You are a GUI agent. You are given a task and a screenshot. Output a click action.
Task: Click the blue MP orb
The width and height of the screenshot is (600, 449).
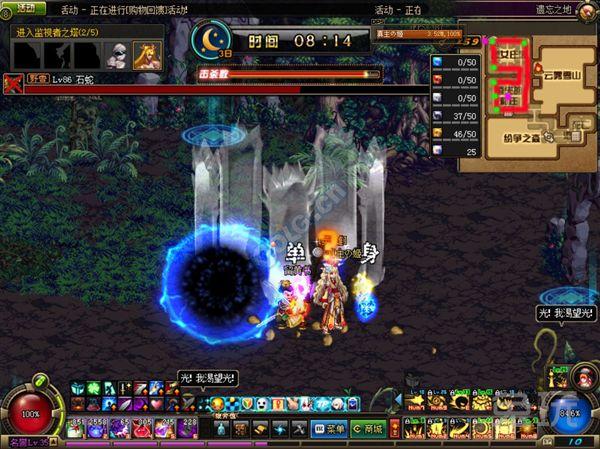click(x=568, y=411)
